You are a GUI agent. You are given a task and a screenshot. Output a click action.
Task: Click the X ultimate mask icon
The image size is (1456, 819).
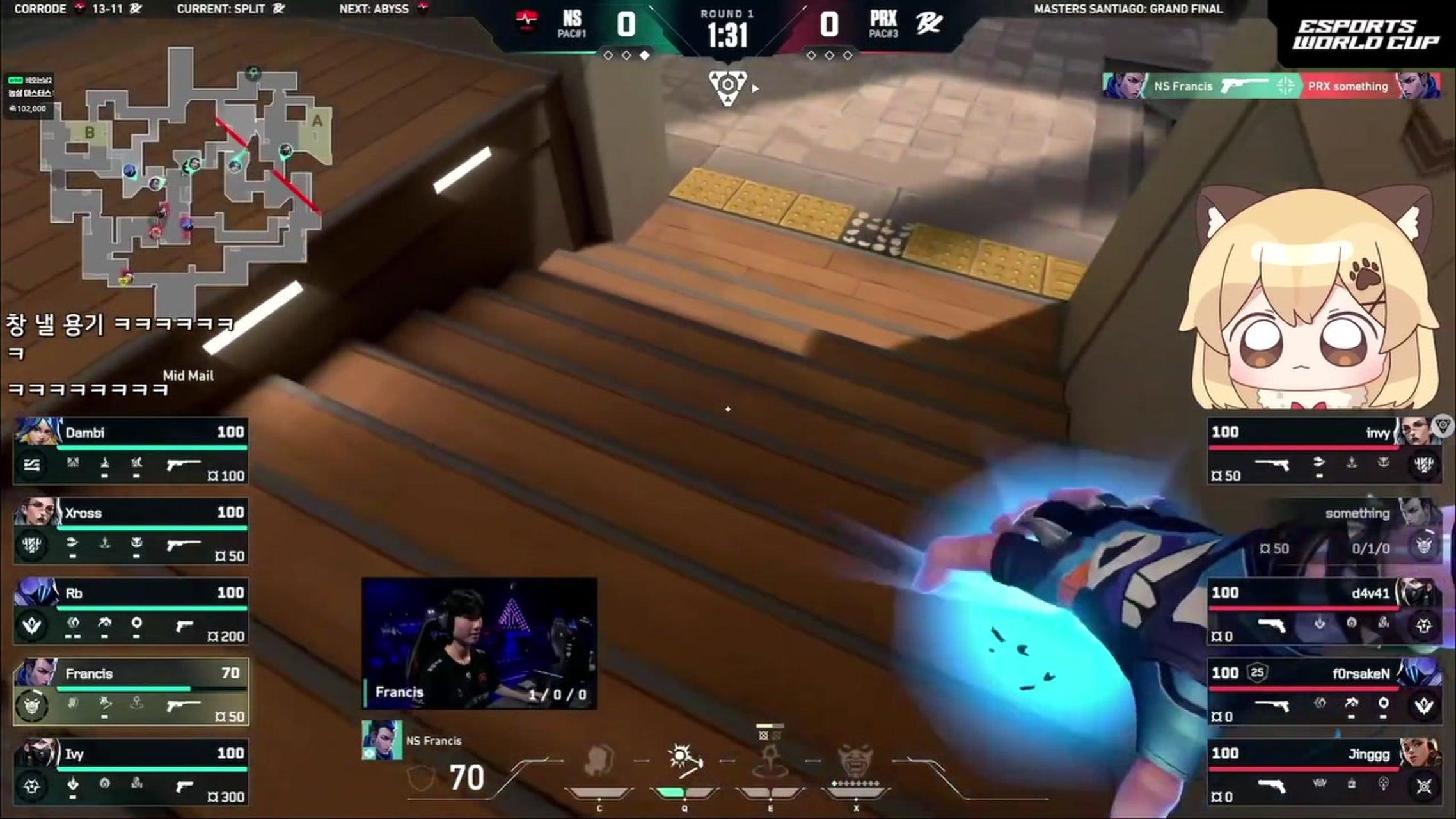tap(856, 763)
